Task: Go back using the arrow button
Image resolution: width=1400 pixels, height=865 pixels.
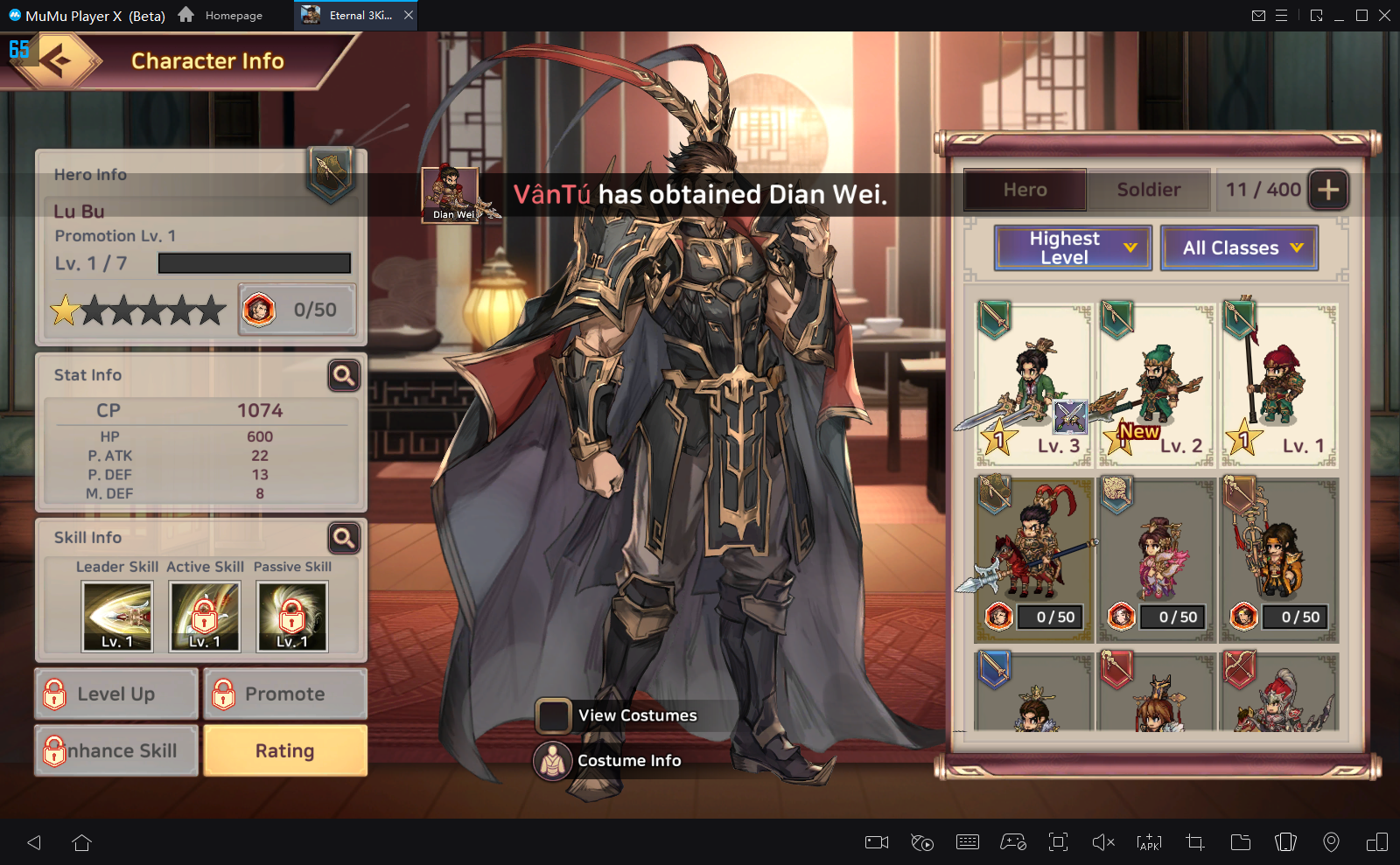Action: coord(58,60)
